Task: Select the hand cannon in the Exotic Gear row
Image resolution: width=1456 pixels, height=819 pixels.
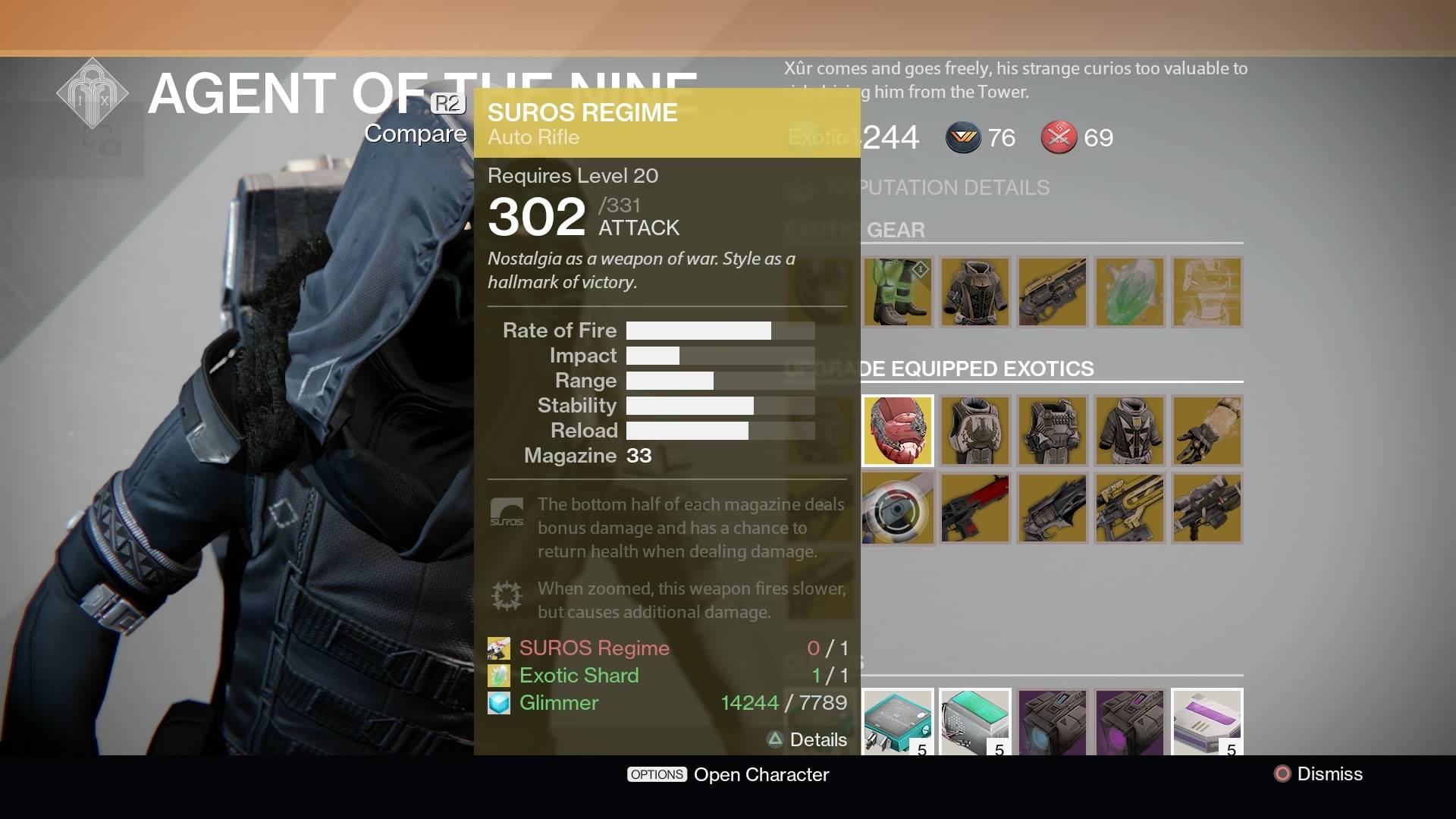Action: [1052, 292]
